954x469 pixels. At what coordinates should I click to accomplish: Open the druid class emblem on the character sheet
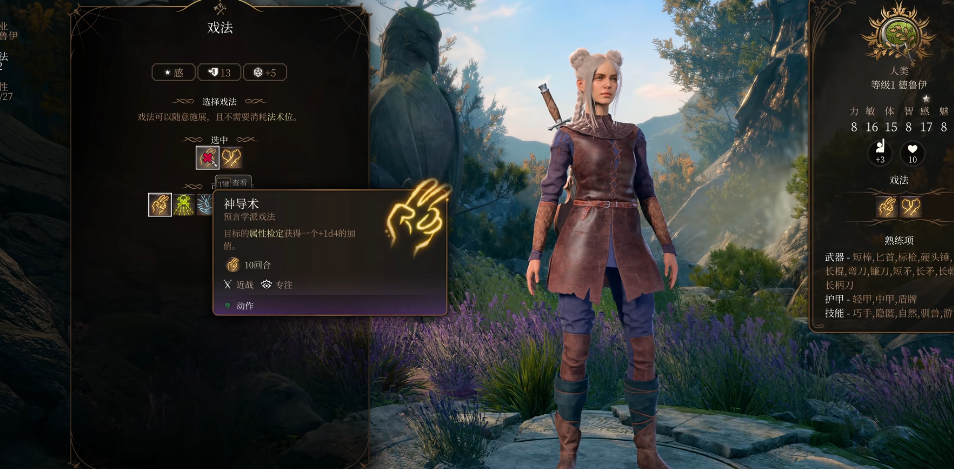point(884,31)
